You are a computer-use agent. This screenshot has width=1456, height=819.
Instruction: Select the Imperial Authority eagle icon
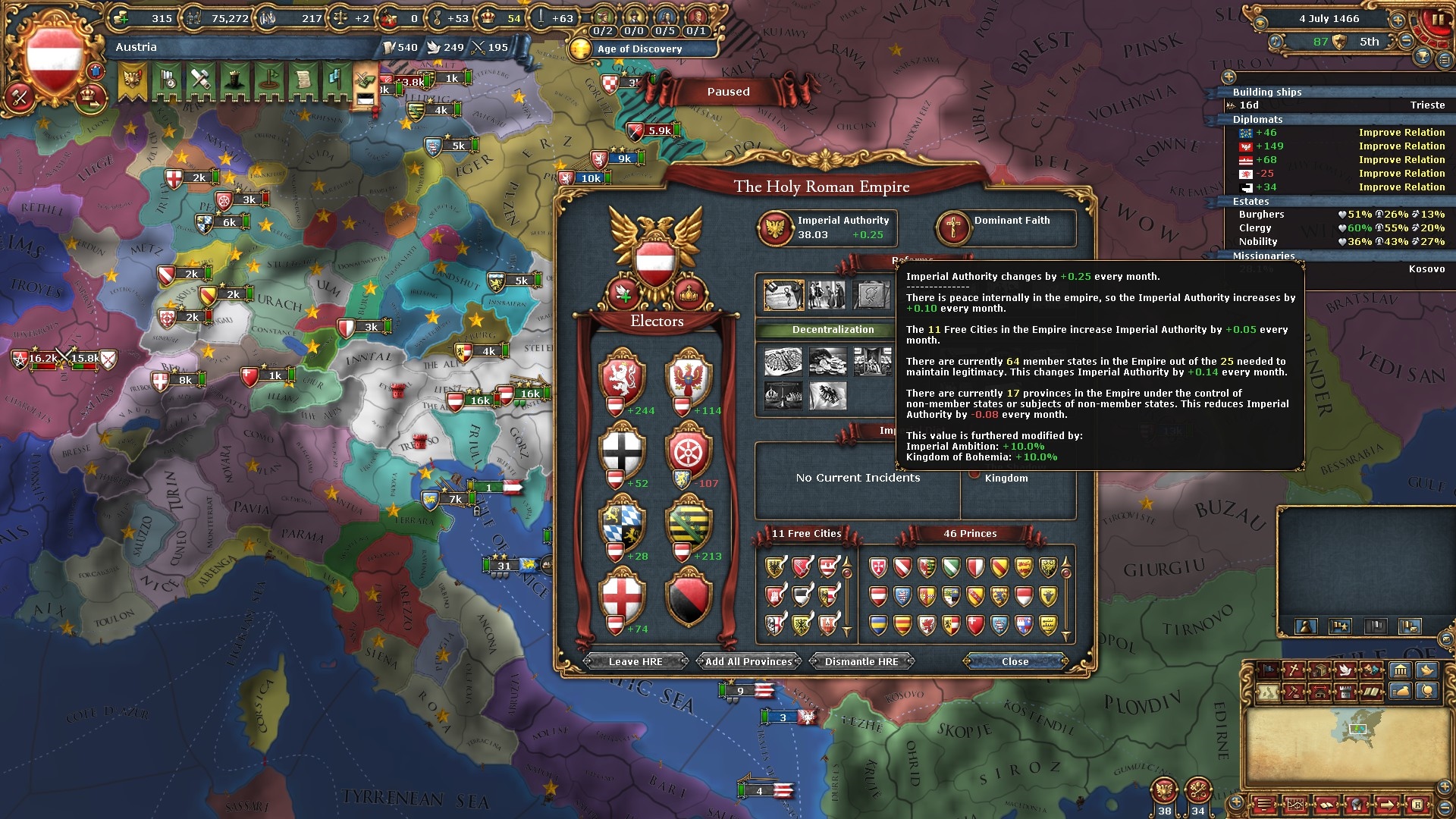click(776, 227)
